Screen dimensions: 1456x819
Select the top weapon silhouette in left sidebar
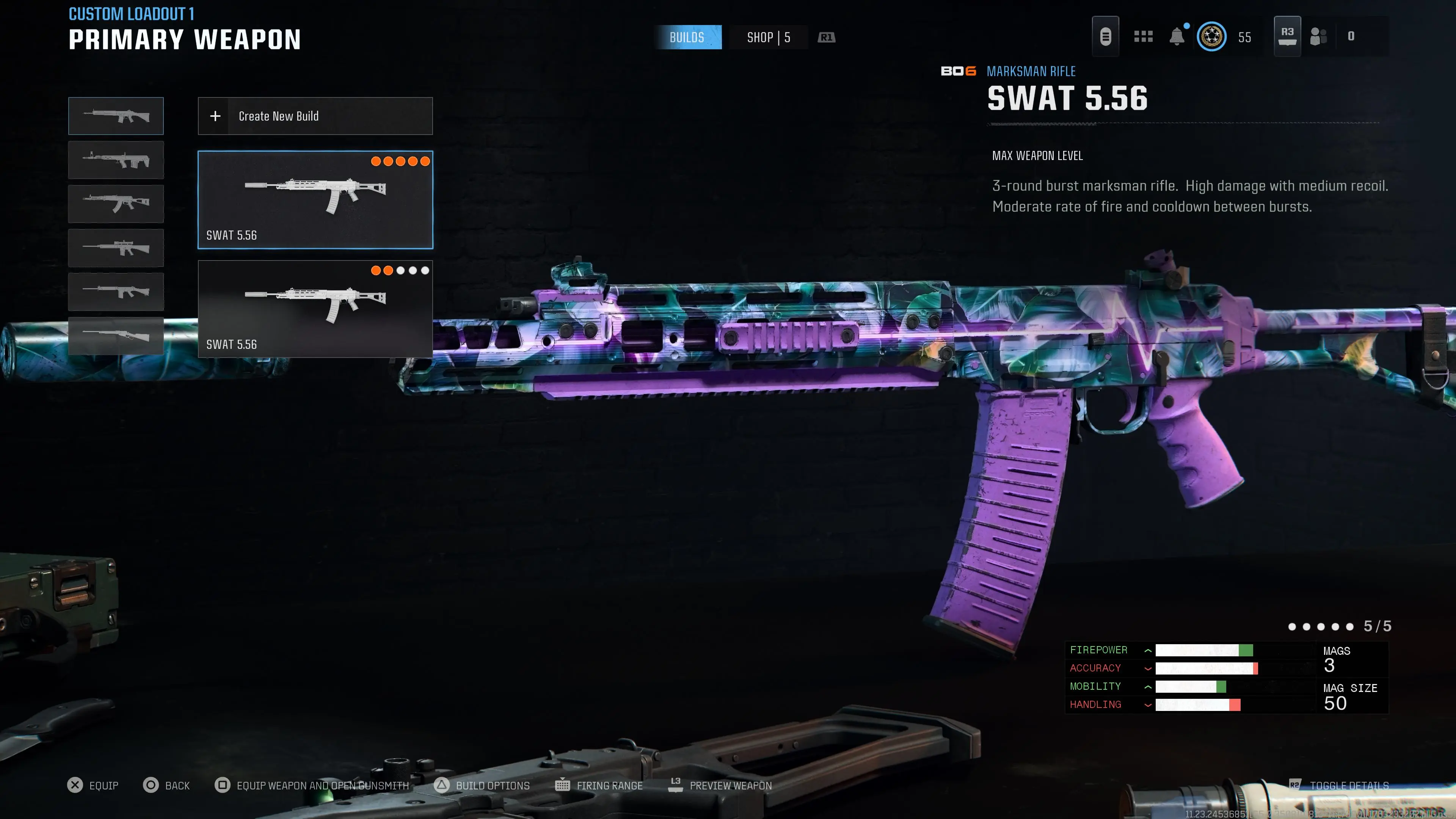tap(115, 116)
